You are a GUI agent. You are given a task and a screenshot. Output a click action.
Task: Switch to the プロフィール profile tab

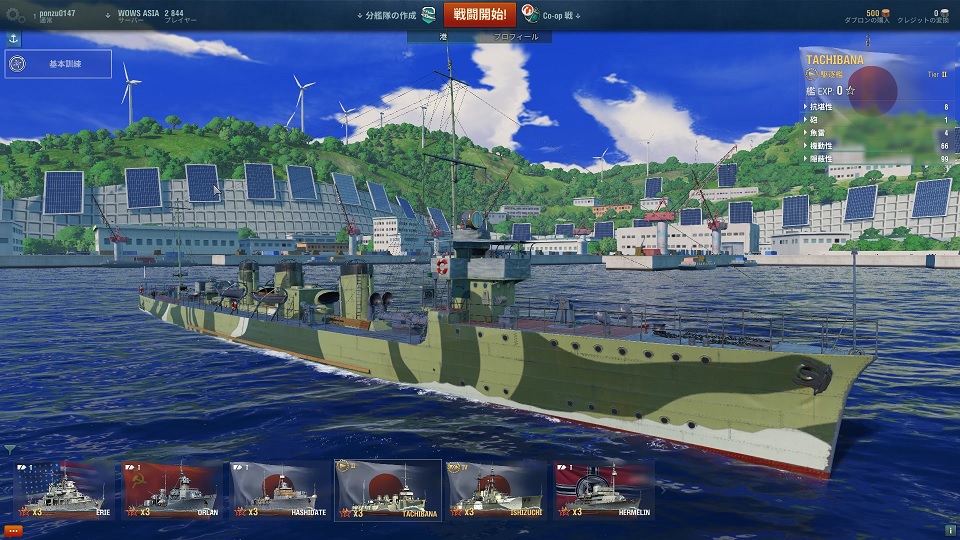[x=516, y=36]
